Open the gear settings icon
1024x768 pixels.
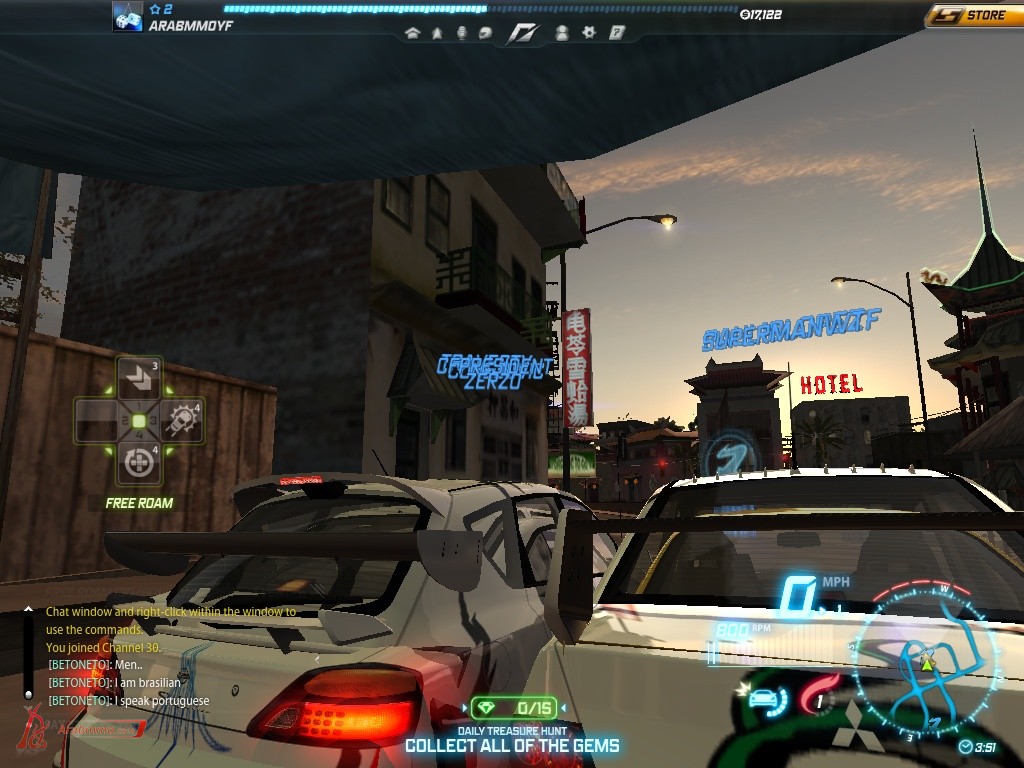(589, 33)
